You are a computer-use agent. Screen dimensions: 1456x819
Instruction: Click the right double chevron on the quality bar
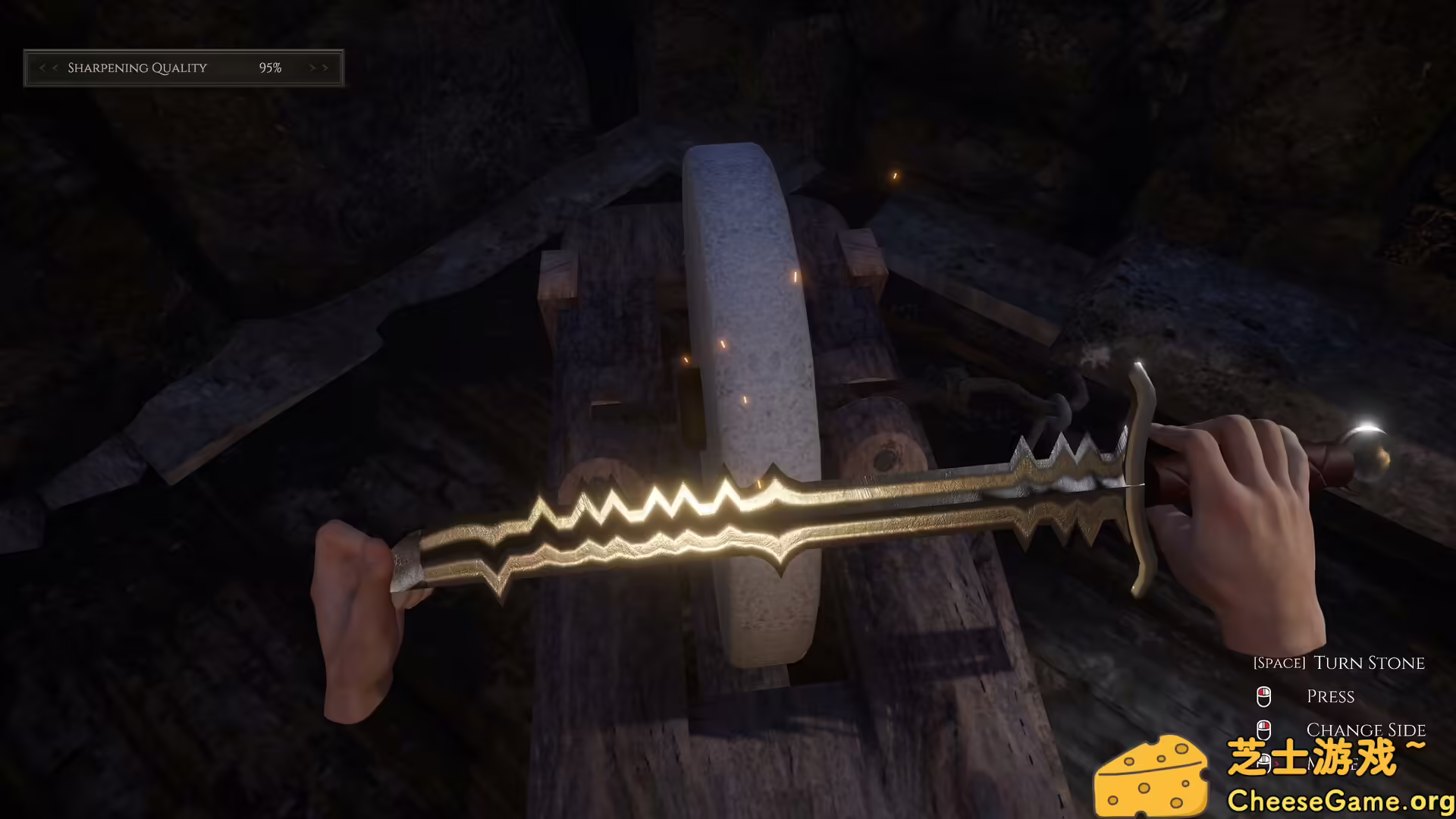(x=325, y=67)
